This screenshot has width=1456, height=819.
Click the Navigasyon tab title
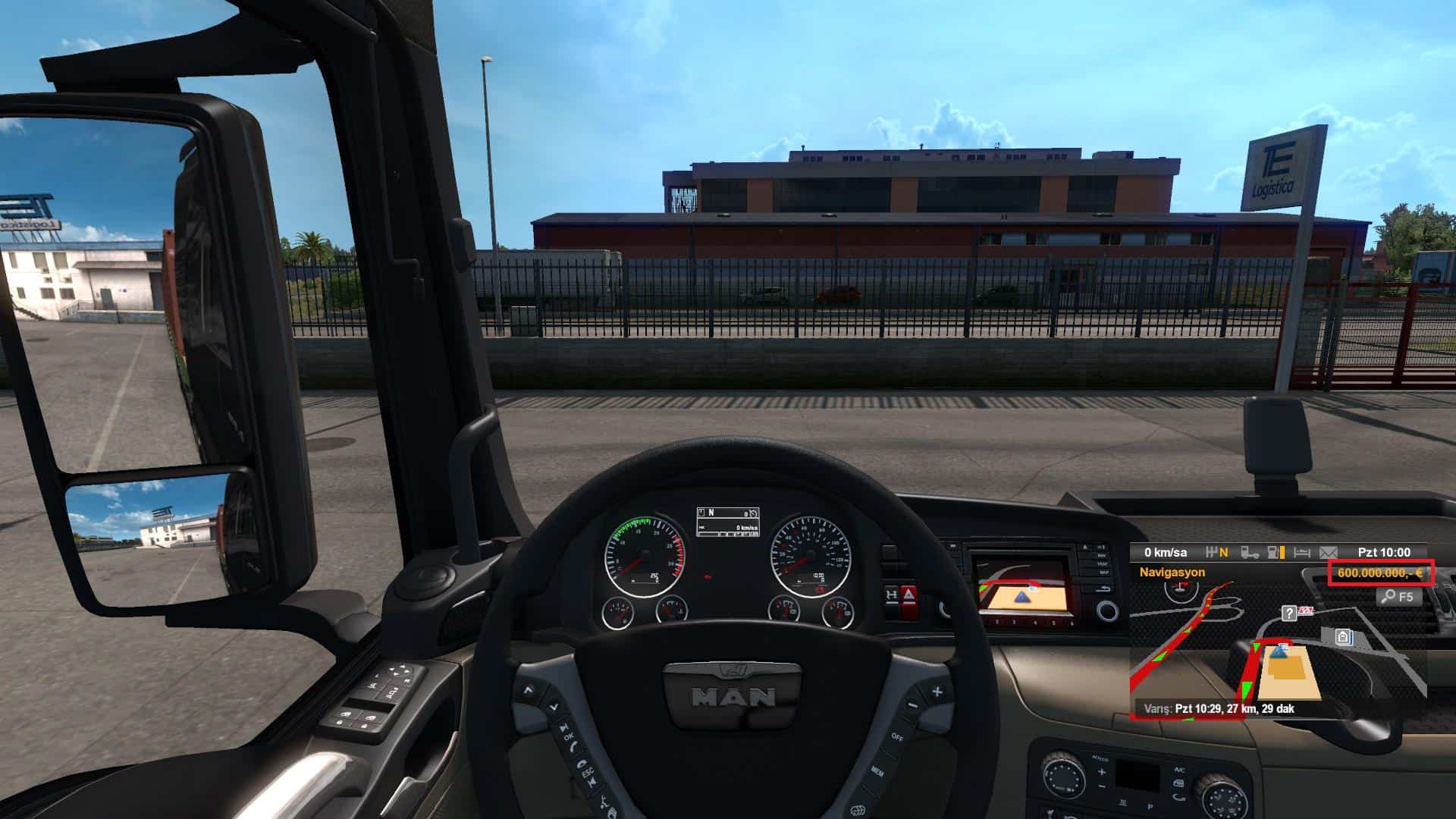(x=1172, y=573)
